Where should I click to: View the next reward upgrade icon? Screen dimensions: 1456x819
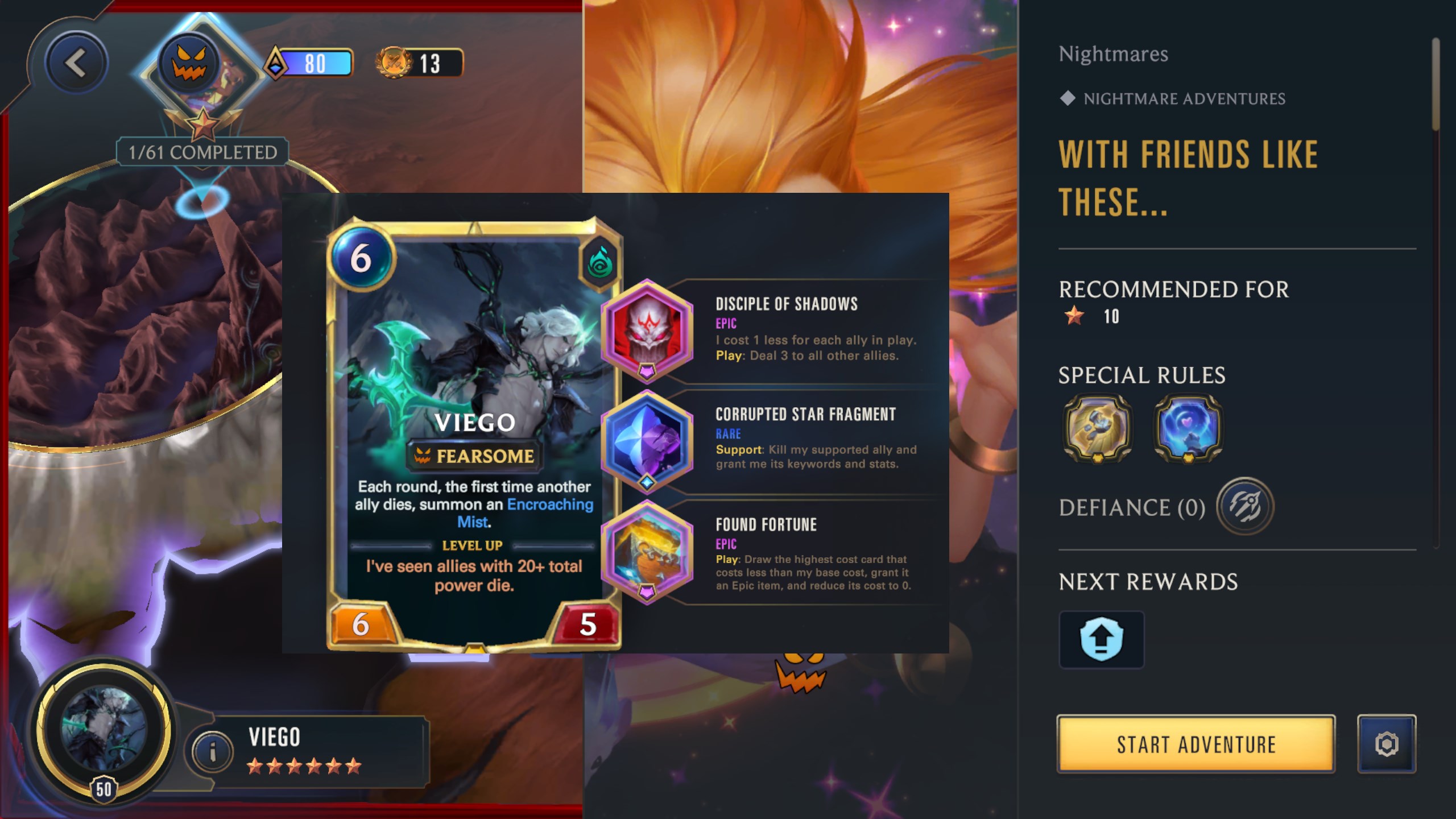pos(1101,639)
